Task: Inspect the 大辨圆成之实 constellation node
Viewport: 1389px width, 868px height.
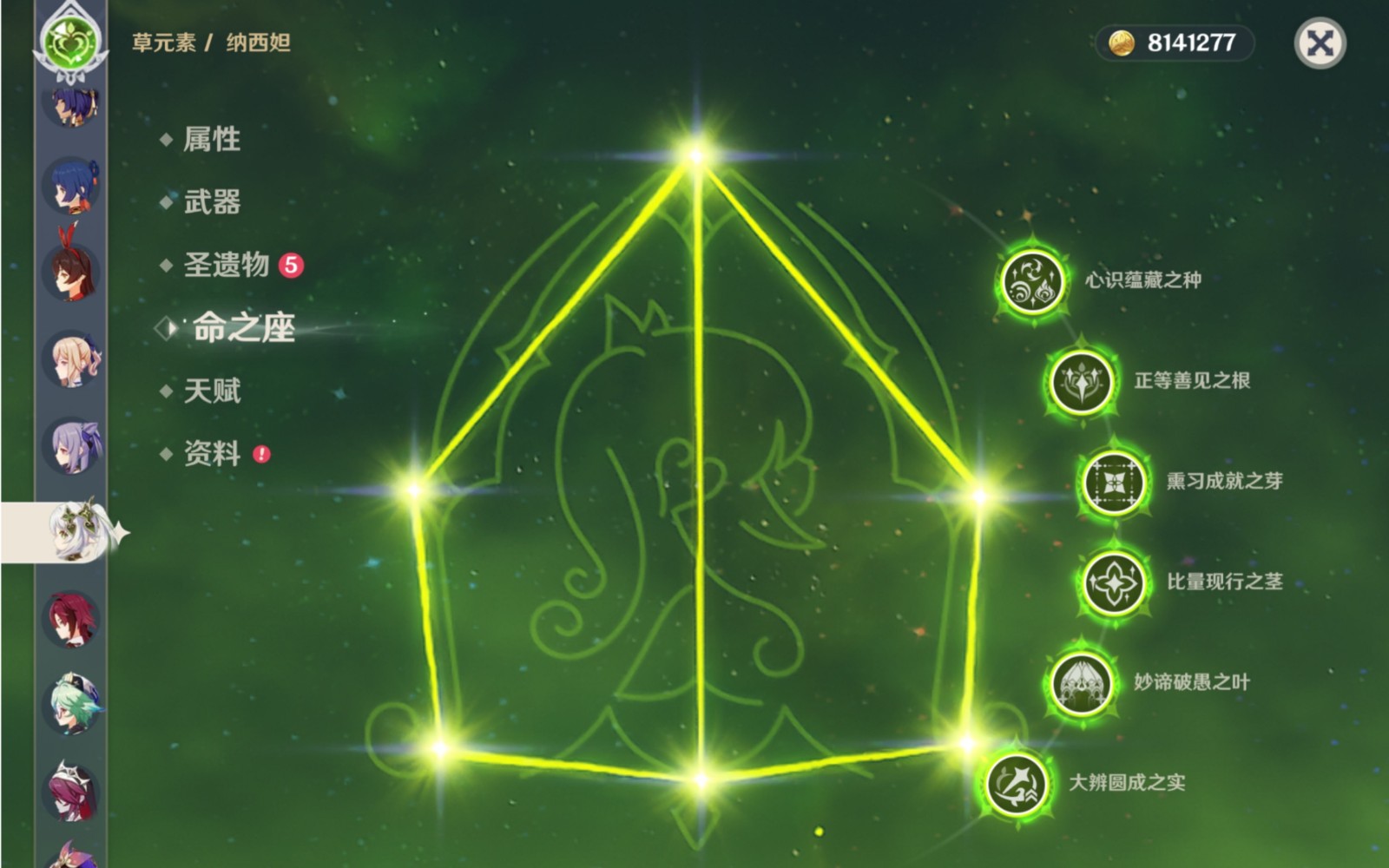Action: coord(1018,783)
